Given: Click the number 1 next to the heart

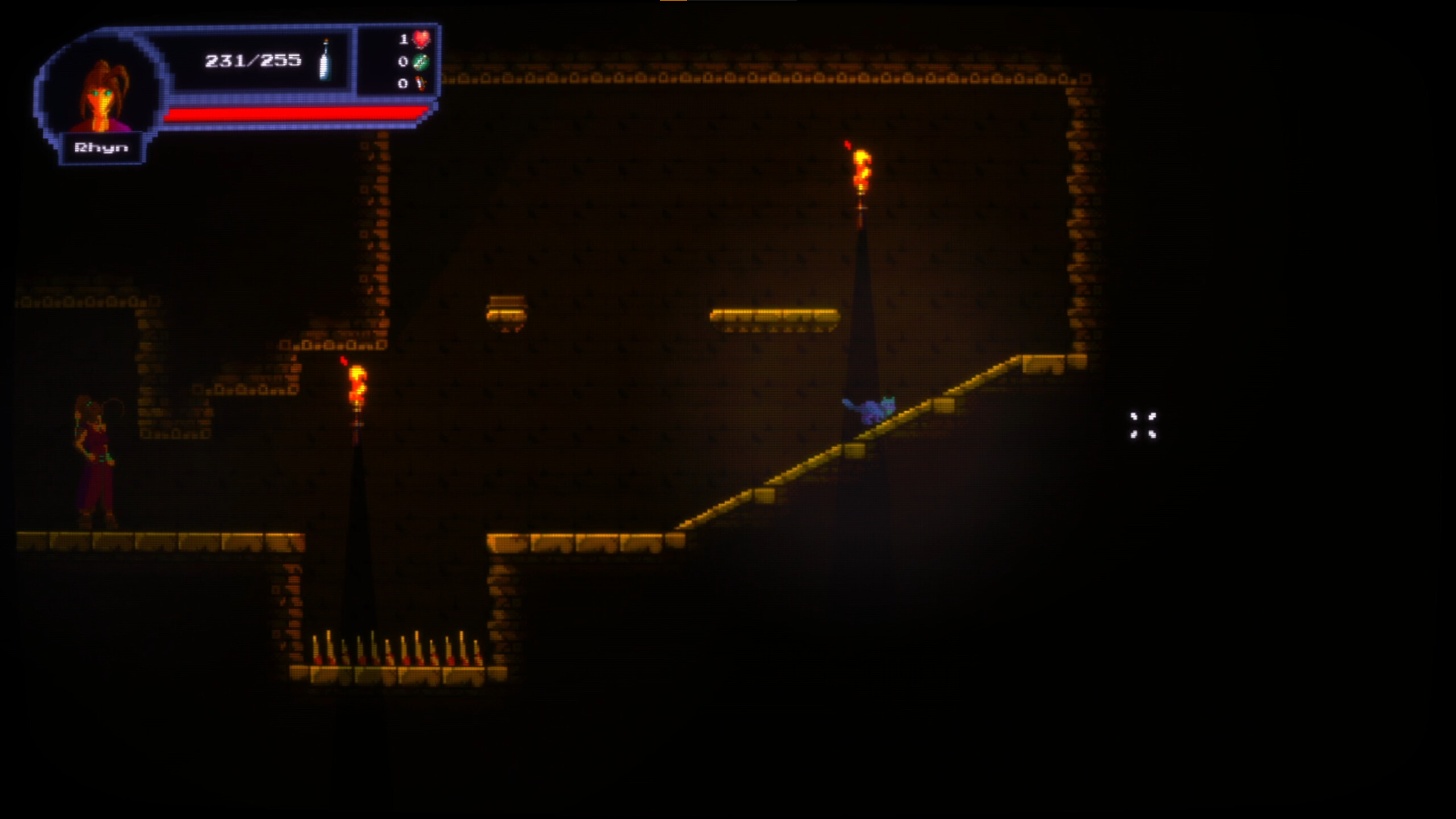Looking at the screenshot, I should click(404, 39).
